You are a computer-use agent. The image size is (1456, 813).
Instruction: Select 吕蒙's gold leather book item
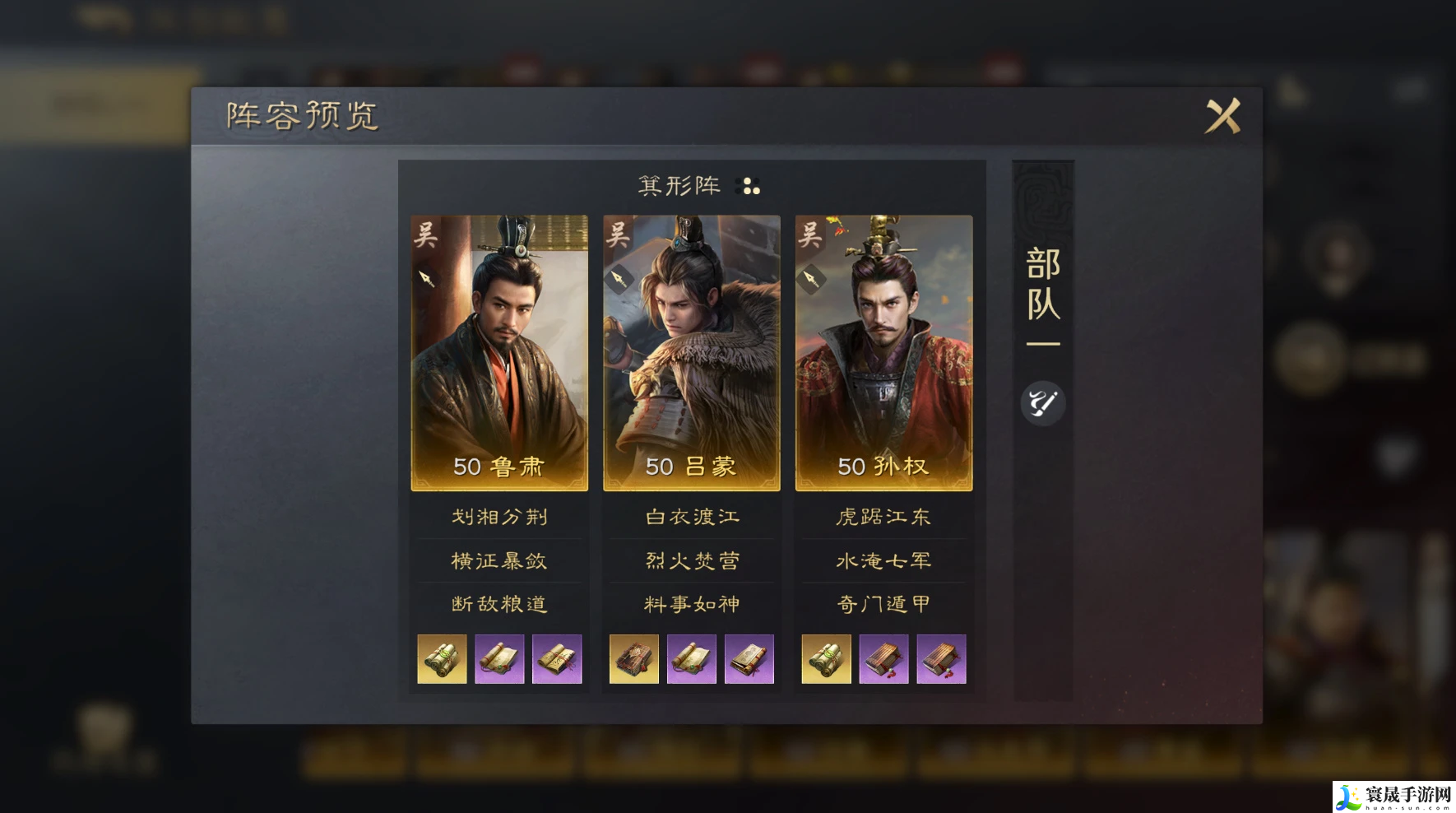(x=634, y=659)
